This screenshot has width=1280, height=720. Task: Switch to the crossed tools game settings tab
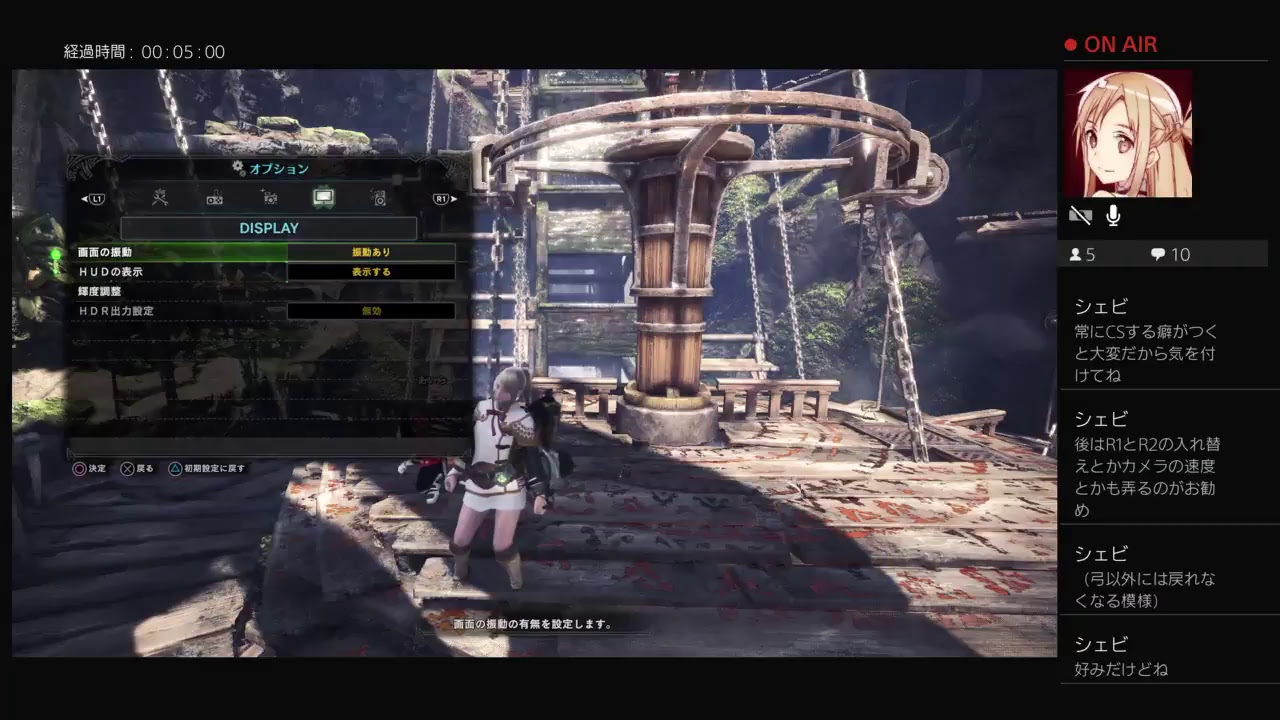pos(160,198)
